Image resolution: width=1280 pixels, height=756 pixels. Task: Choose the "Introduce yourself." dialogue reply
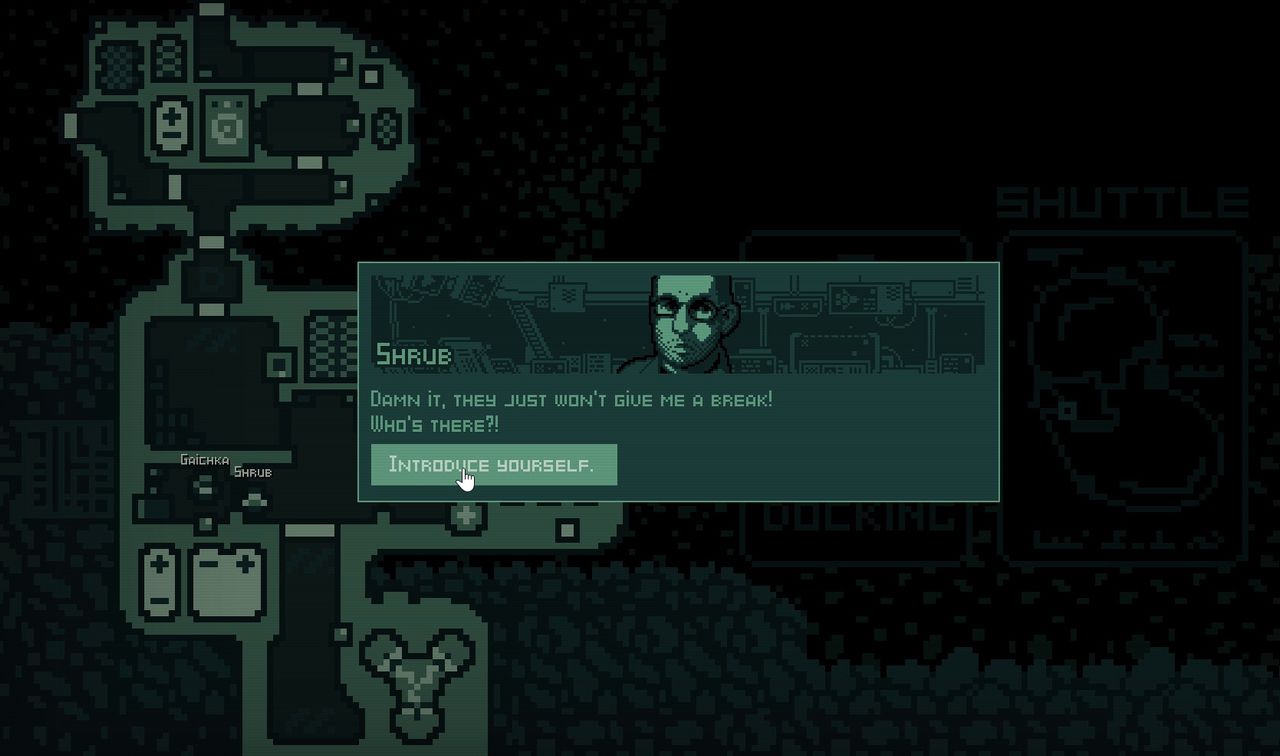493,465
